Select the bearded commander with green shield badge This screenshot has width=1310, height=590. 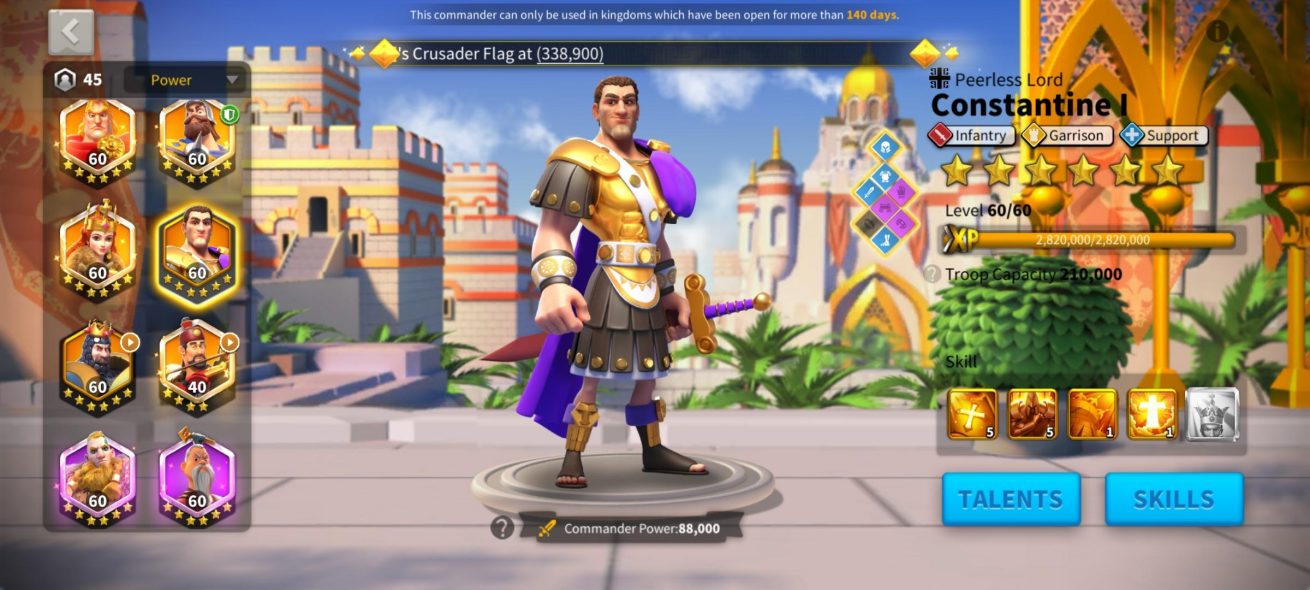(x=196, y=142)
